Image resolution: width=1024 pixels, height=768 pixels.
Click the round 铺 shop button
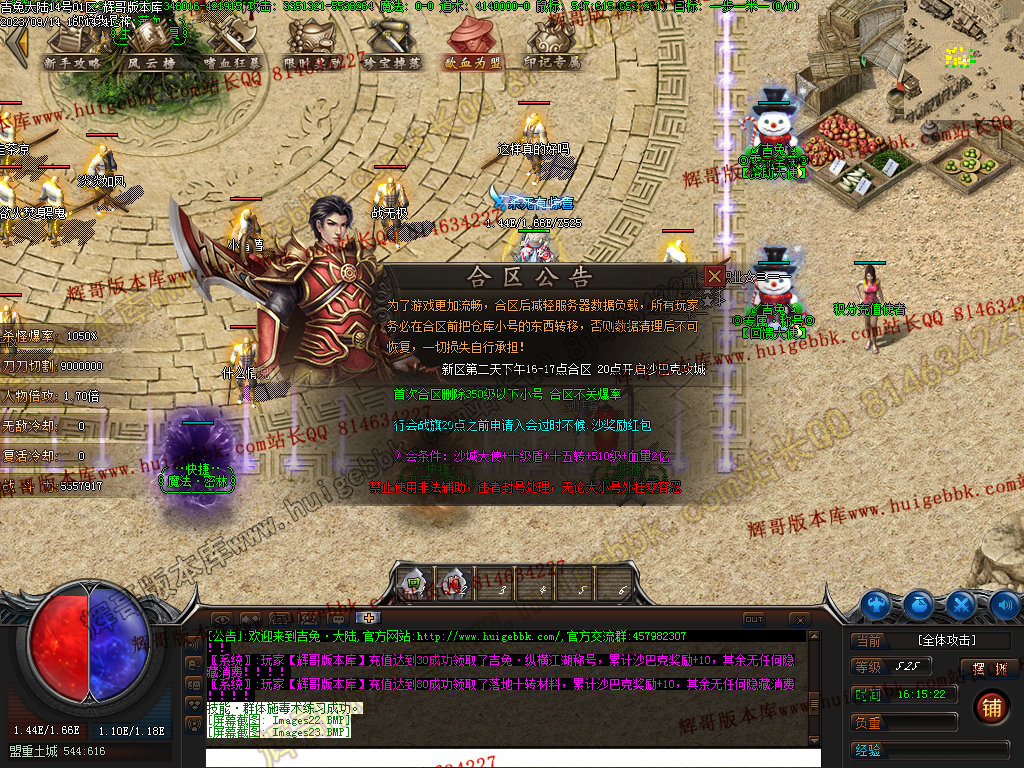click(x=991, y=707)
